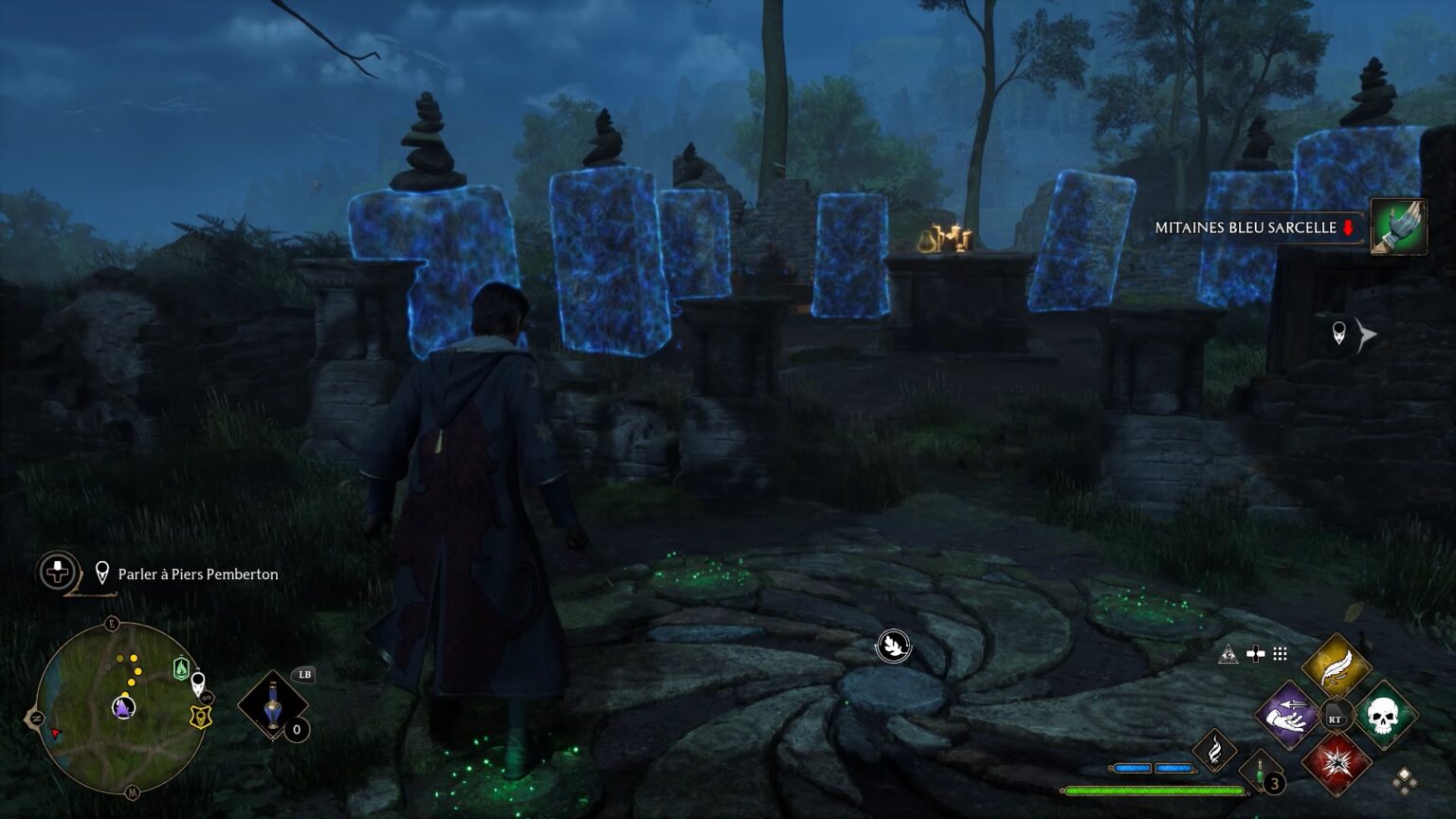This screenshot has height=819, width=1456.
Task: Open the Mitaines Bleu Sarcelle banner
Action: point(1247,227)
